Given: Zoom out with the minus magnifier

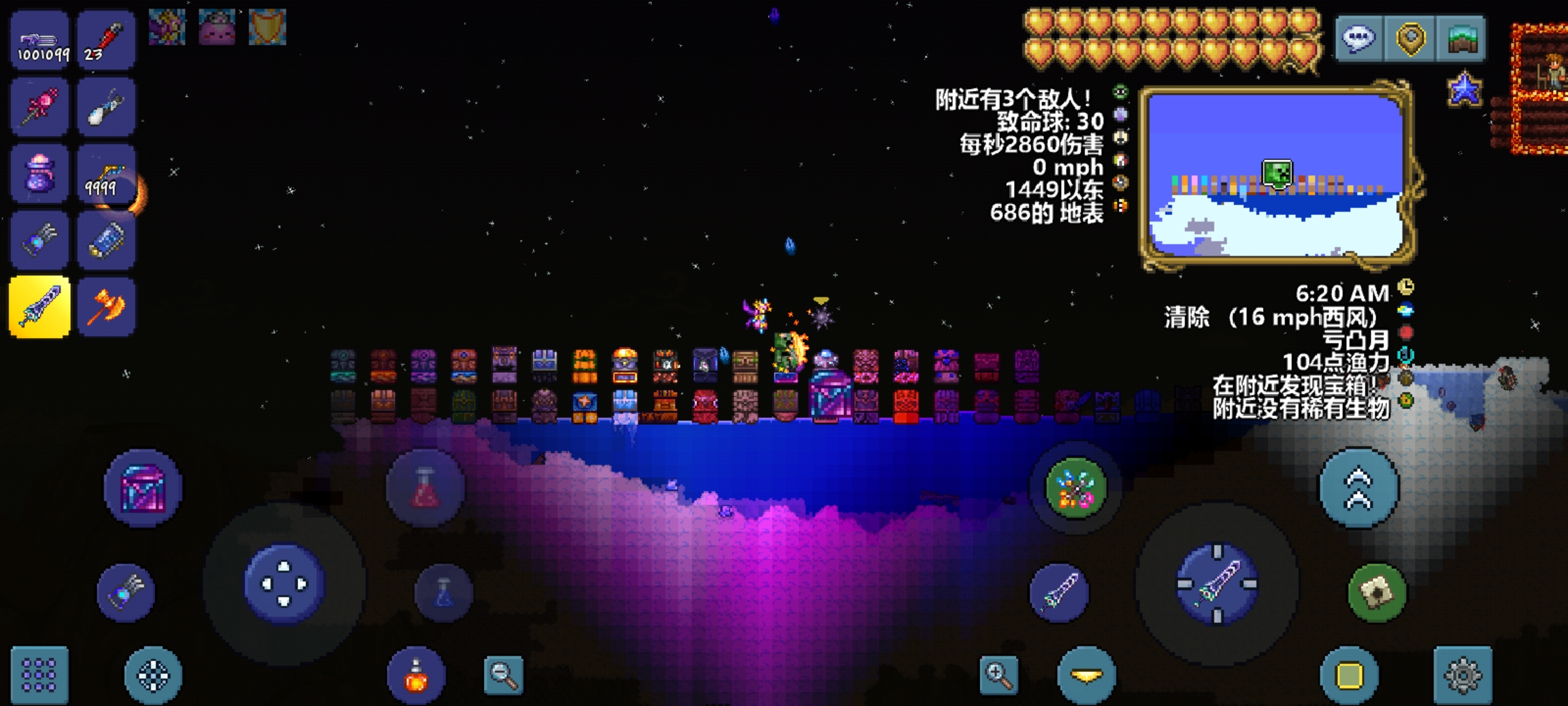Looking at the screenshot, I should point(504,675).
